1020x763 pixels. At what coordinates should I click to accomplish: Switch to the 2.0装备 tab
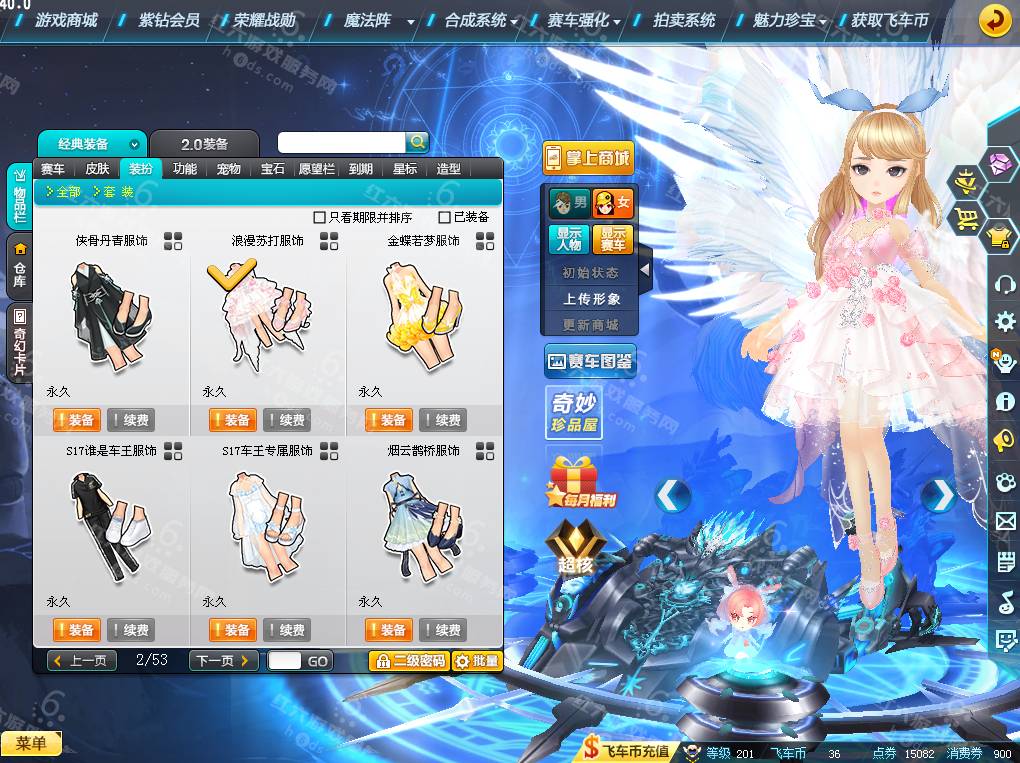(x=204, y=144)
